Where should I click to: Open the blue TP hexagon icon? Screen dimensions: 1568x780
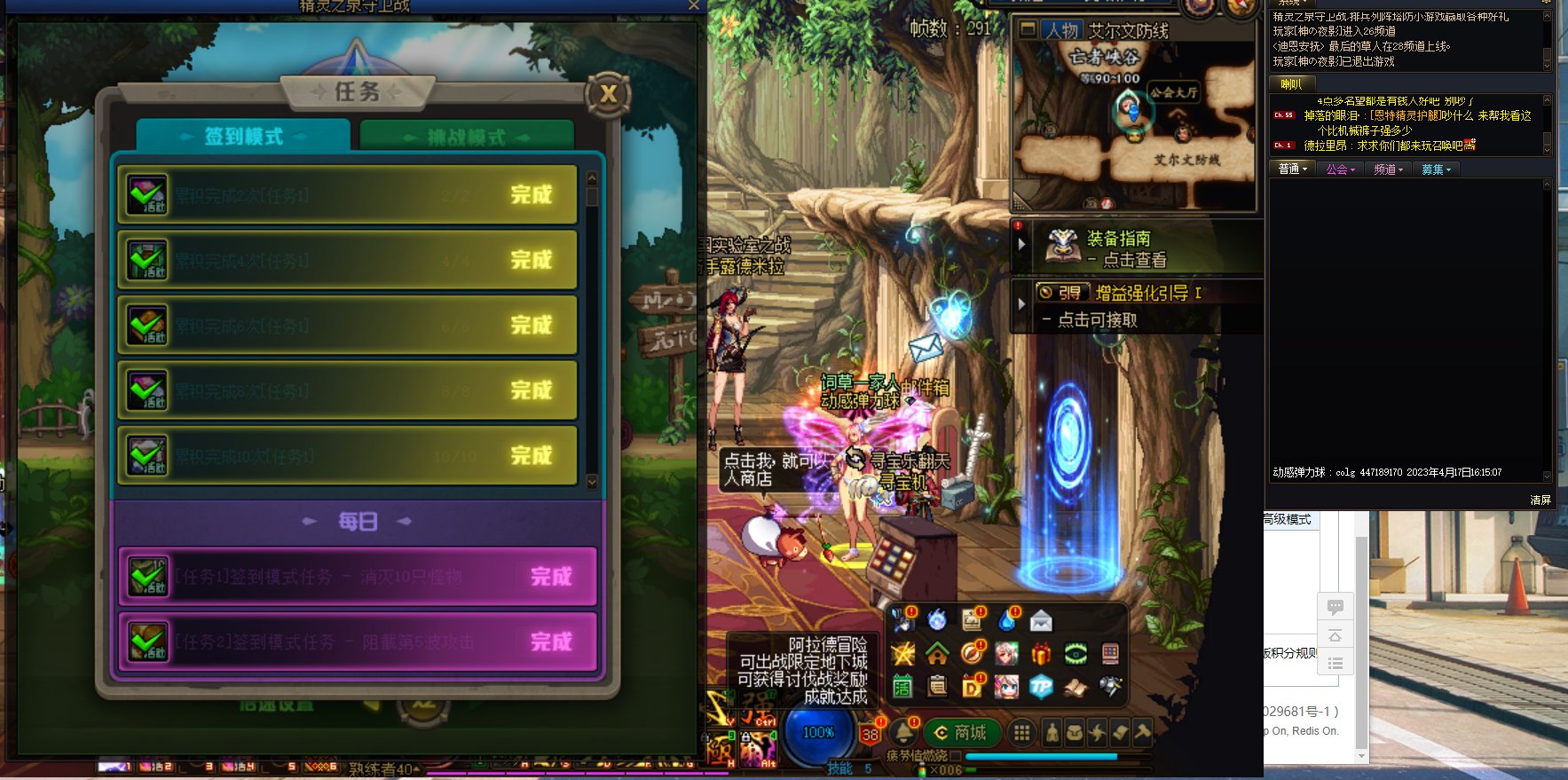[1041, 686]
